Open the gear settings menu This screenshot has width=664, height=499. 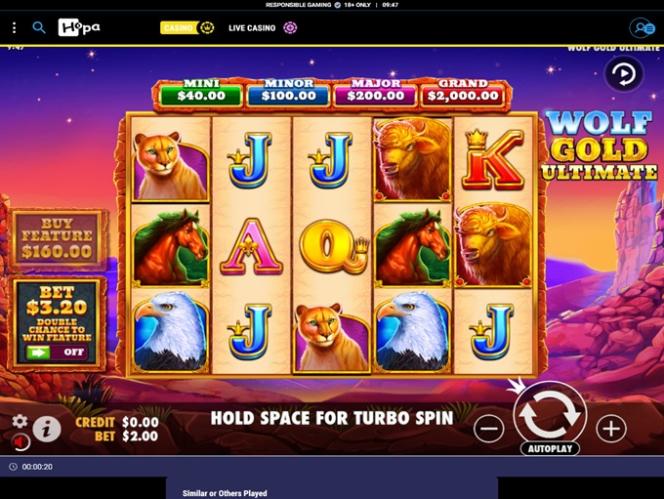pyautogui.click(x=19, y=421)
